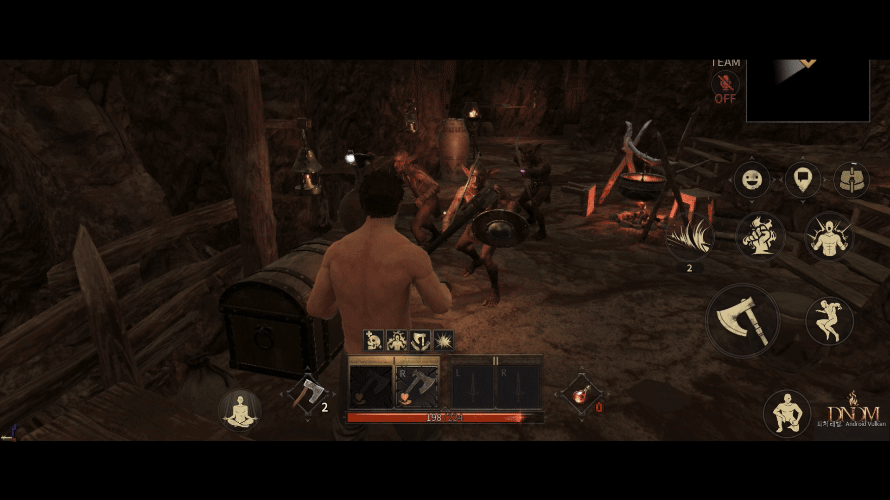Screen dimensions: 890x500
Task: Tap the skull-with-plus buff icon
Action: [x=374, y=341]
